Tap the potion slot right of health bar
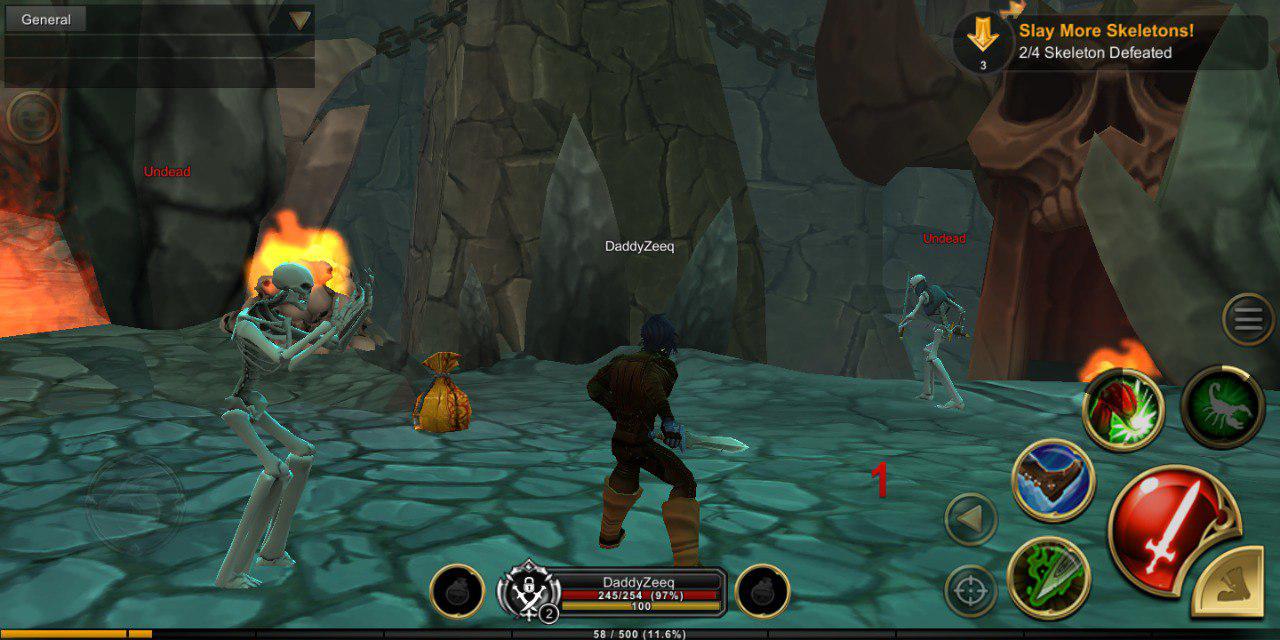The image size is (1280, 640). click(762, 592)
